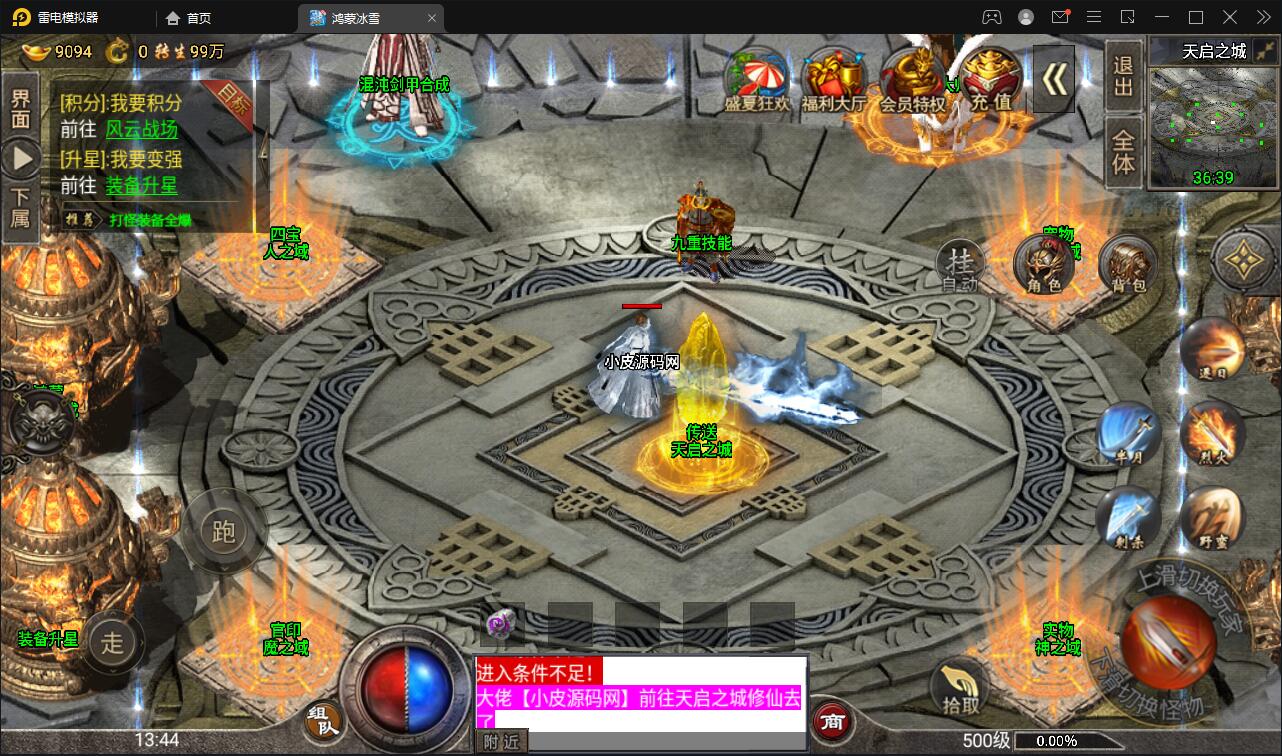
Task: Click the 拾取 pick-up button
Action: (x=958, y=685)
